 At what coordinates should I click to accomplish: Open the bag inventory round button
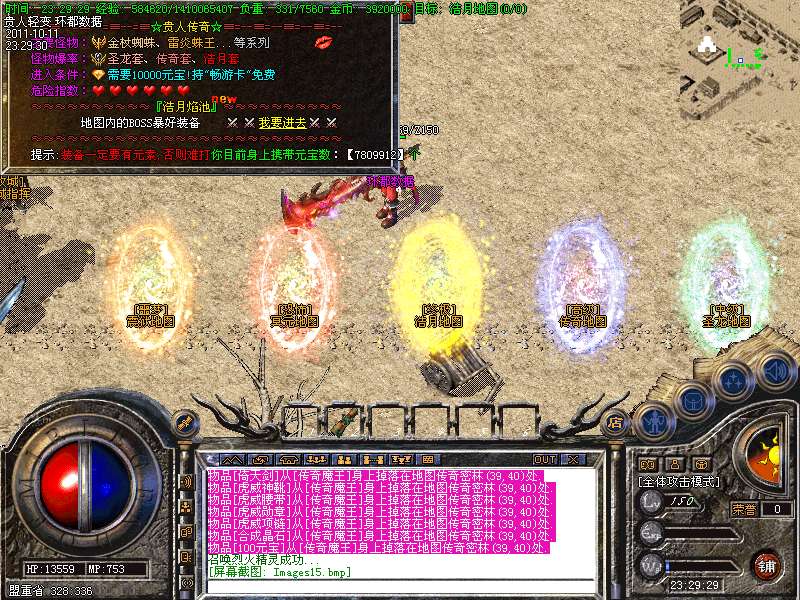[692, 400]
